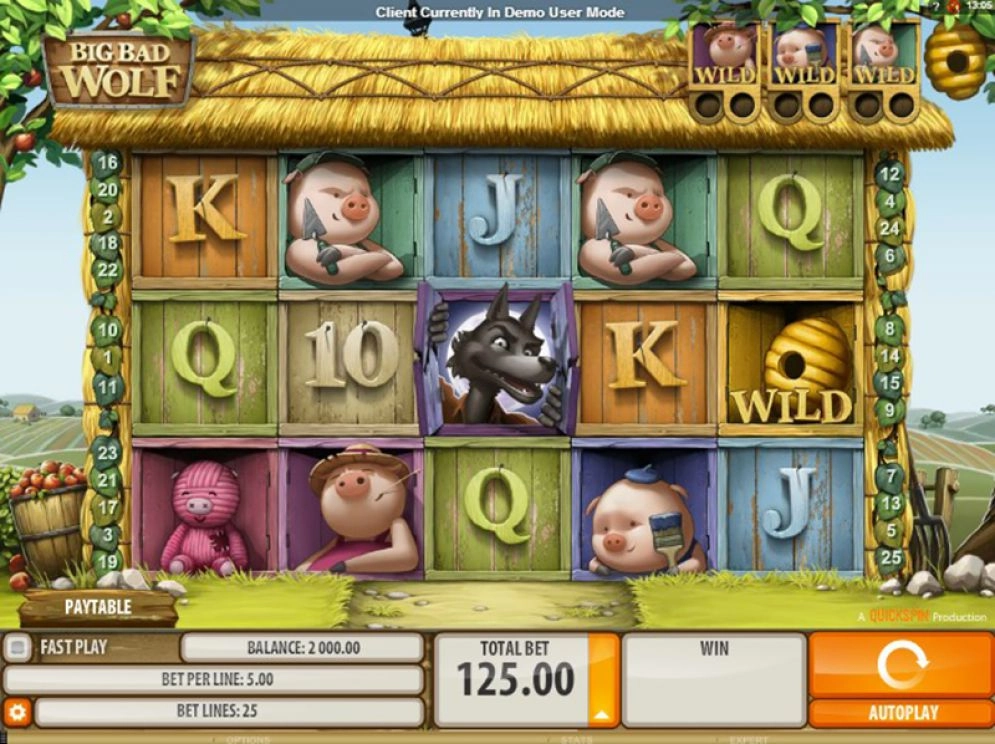Adjust the Bet Lines field
The width and height of the screenshot is (995, 744).
pos(230,712)
